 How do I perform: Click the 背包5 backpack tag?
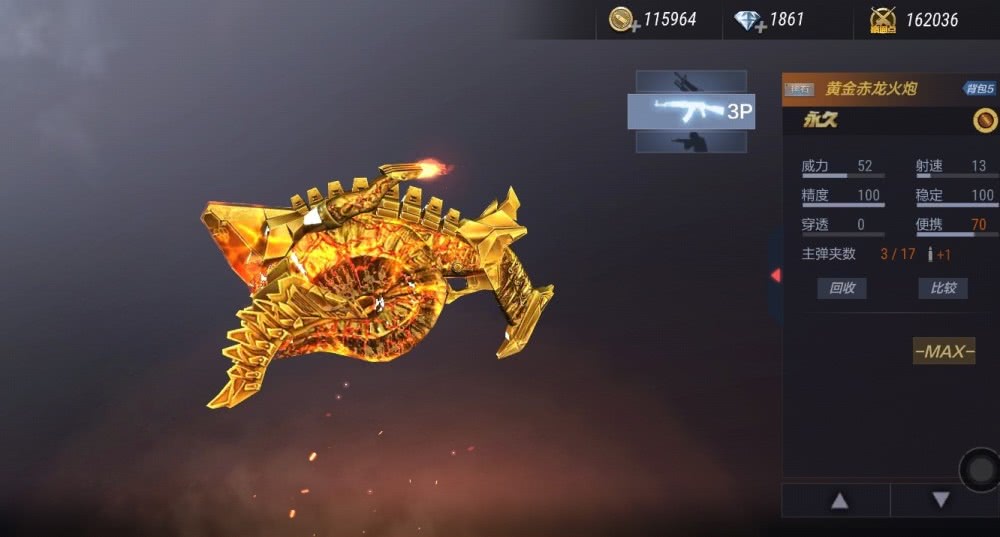click(x=979, y=89)
